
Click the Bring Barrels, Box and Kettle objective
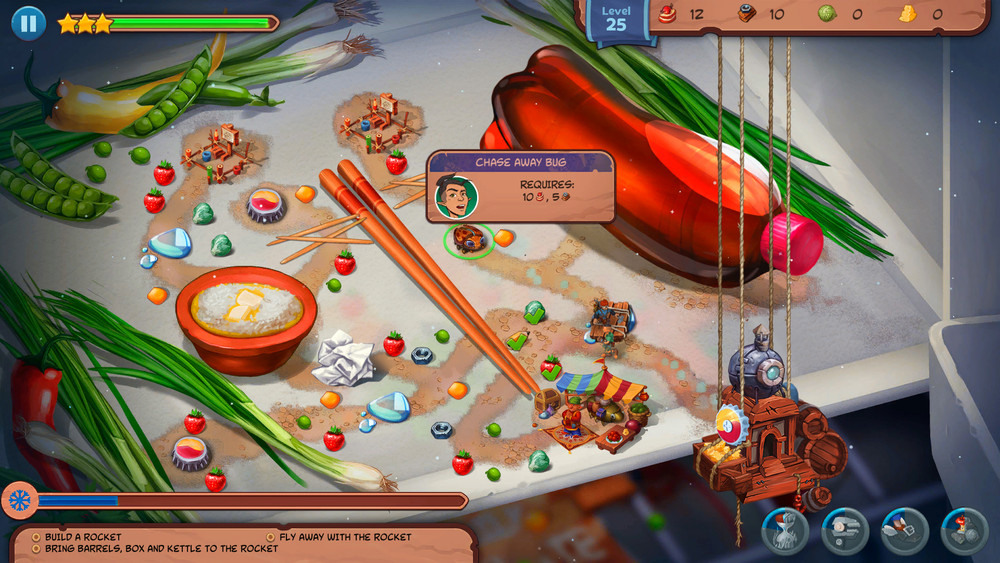161,549
